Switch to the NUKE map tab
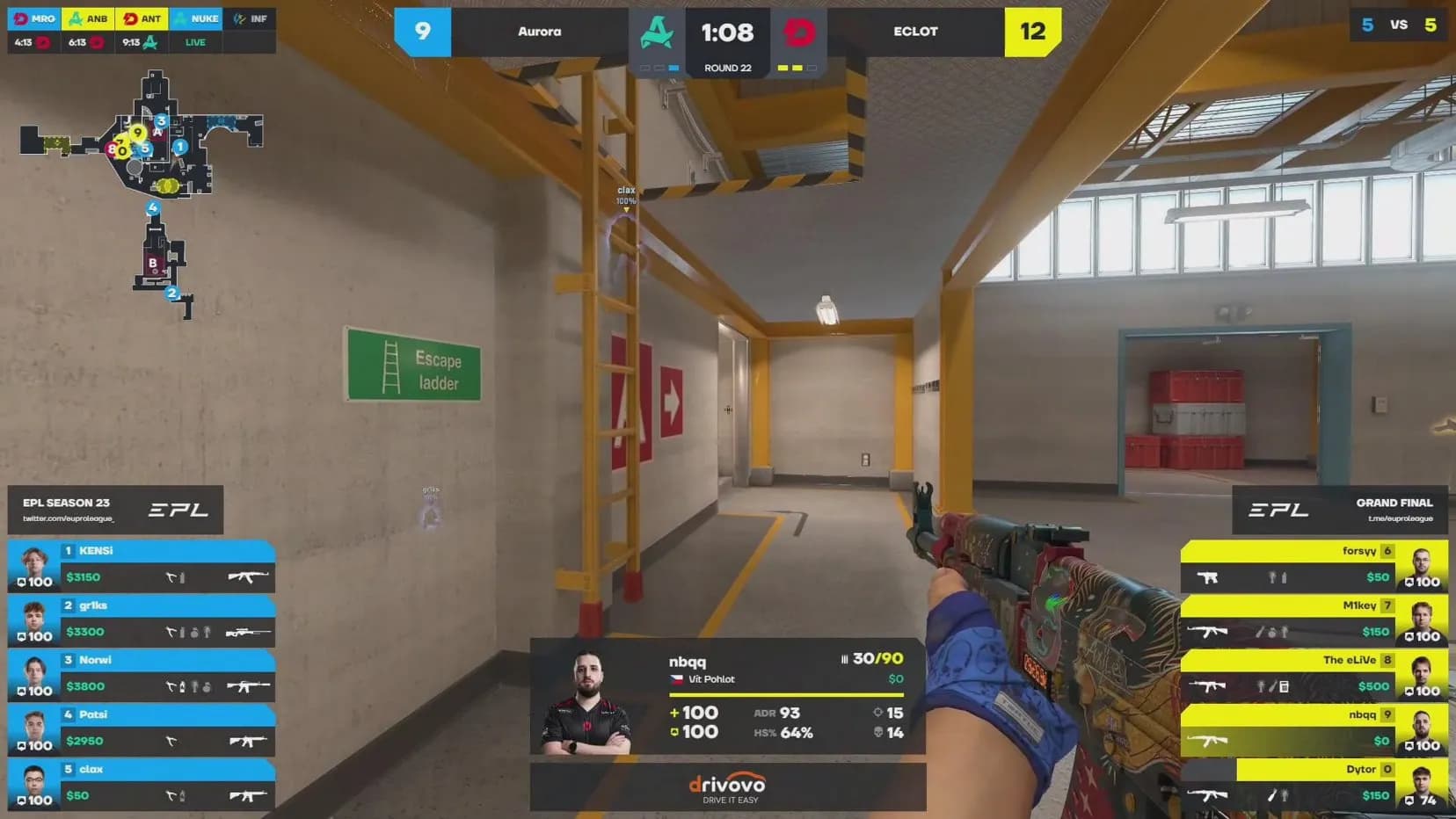This screenshot has width=1456, height=819. (x=197, y=18)
